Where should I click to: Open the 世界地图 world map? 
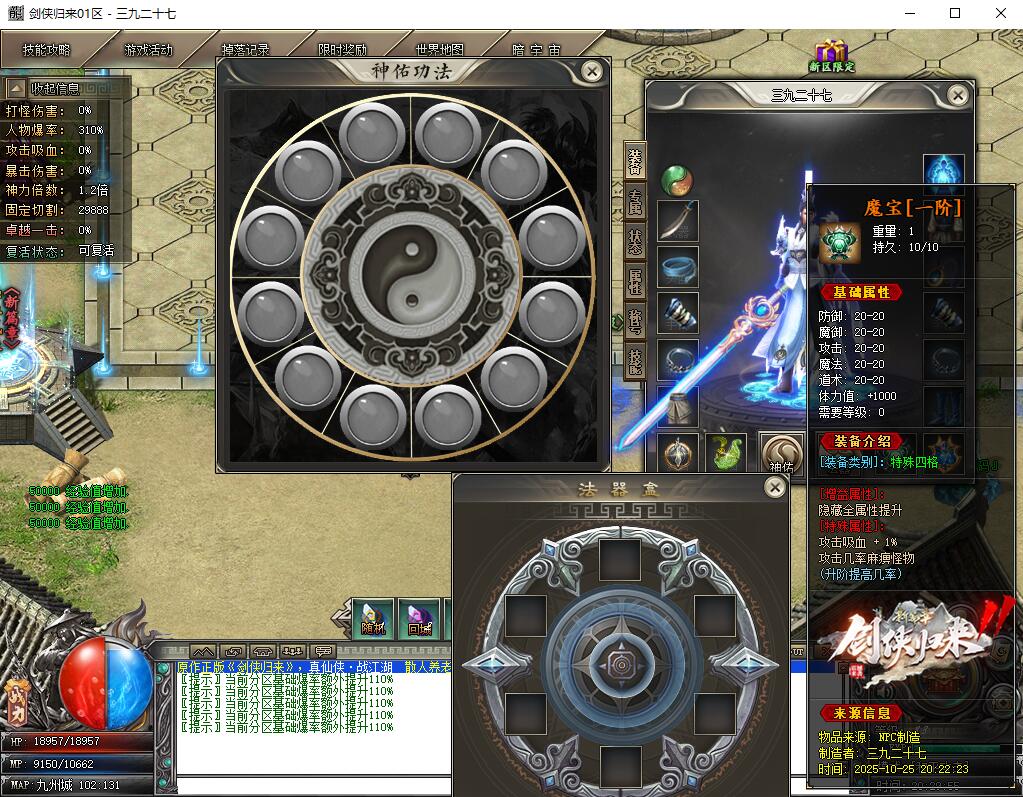439,49
